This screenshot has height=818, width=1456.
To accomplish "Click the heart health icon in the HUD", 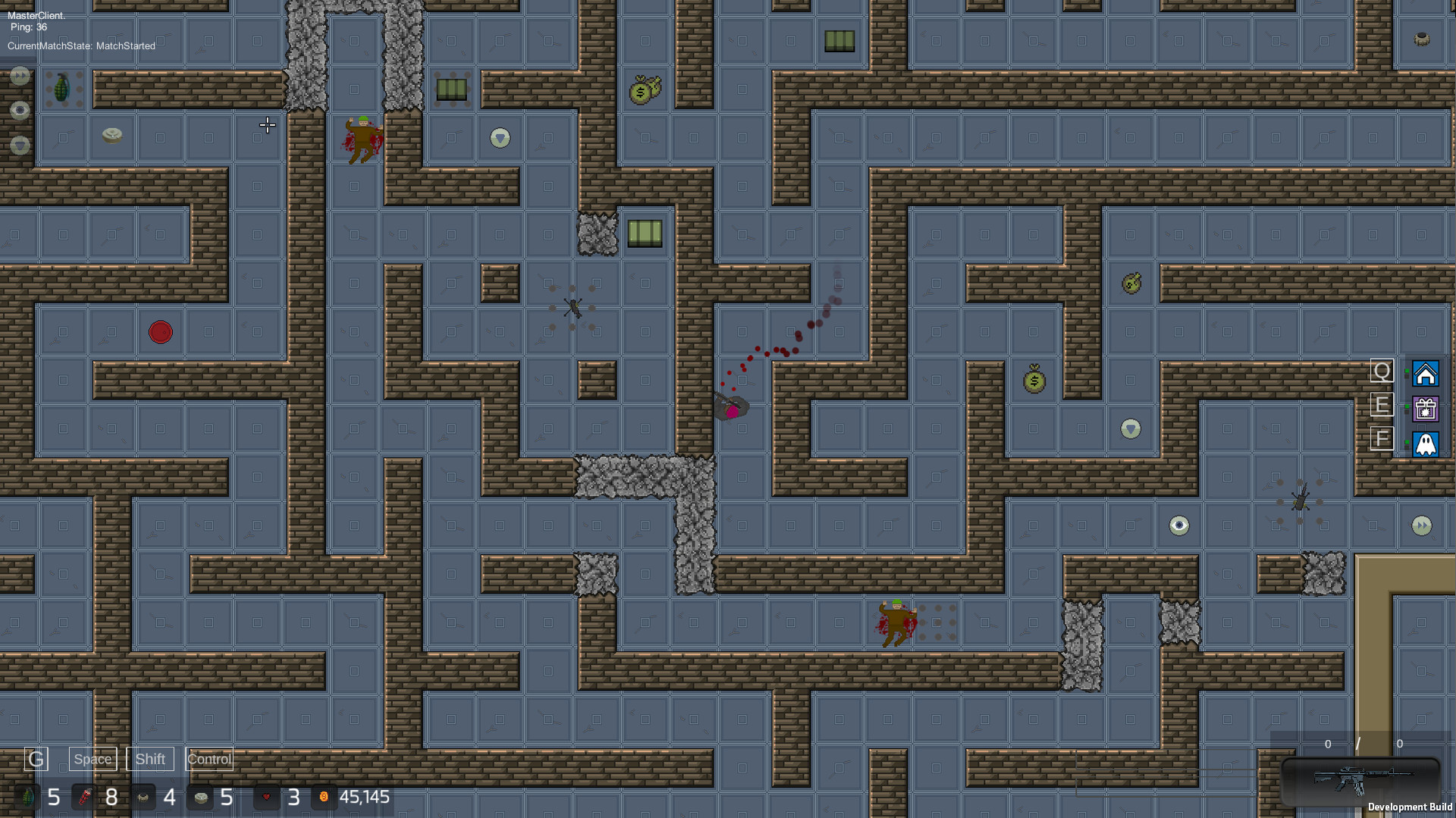I will pyautogui.click(x=267, y=798).
